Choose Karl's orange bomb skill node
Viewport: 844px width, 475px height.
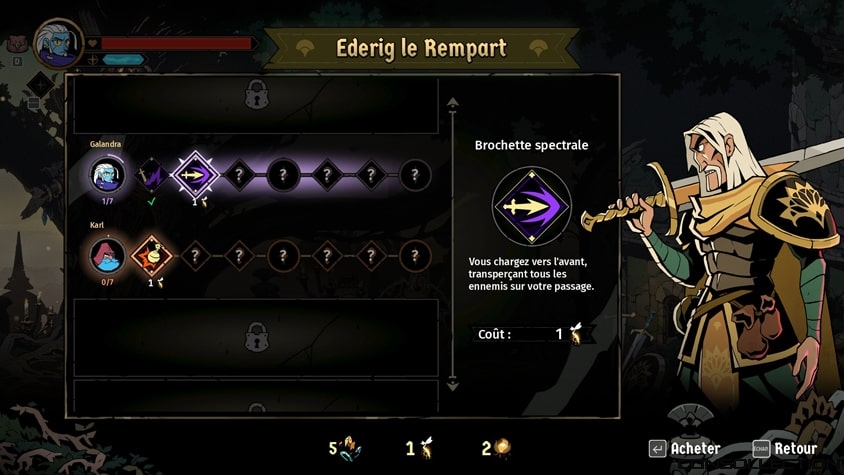pos(150,256)
